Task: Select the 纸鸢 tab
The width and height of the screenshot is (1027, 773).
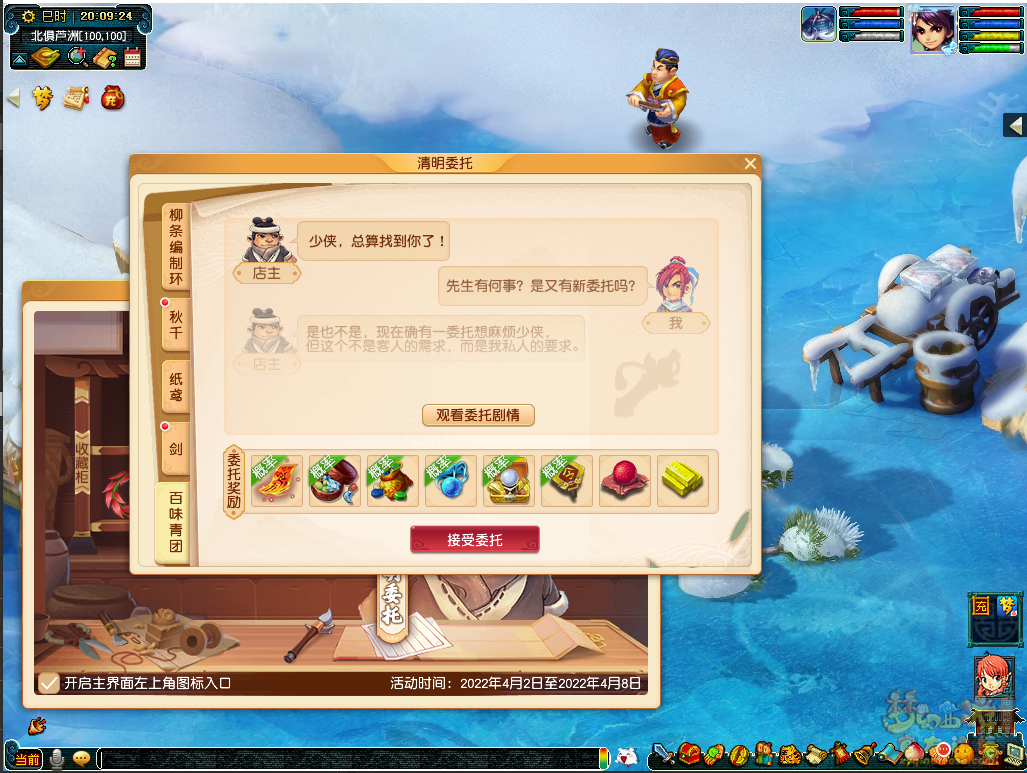Action: [x=176, y=387]
